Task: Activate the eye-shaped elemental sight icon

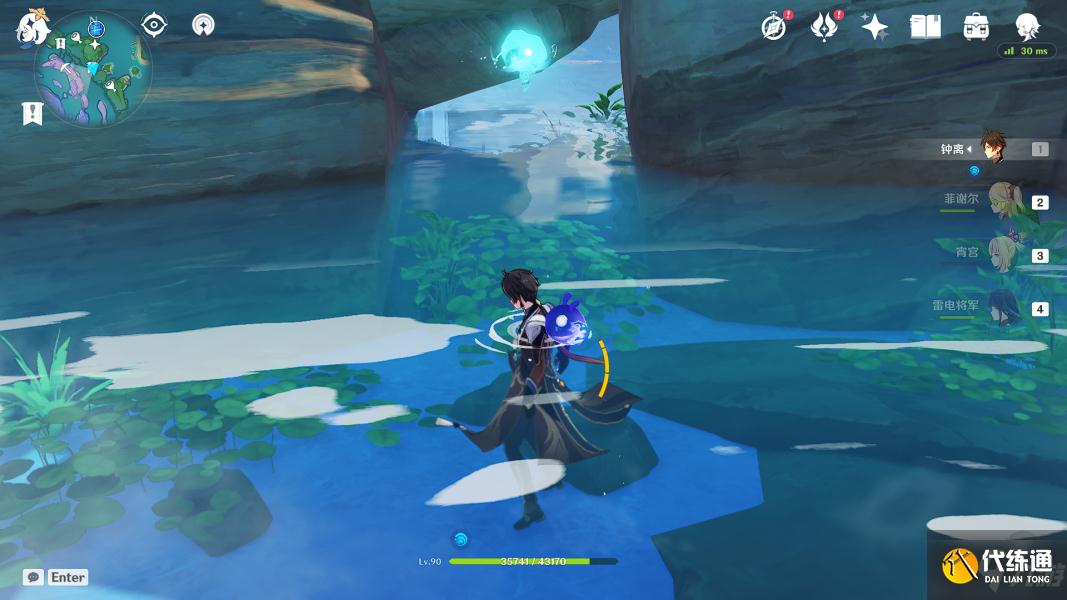Action: [x=154, y=25]
